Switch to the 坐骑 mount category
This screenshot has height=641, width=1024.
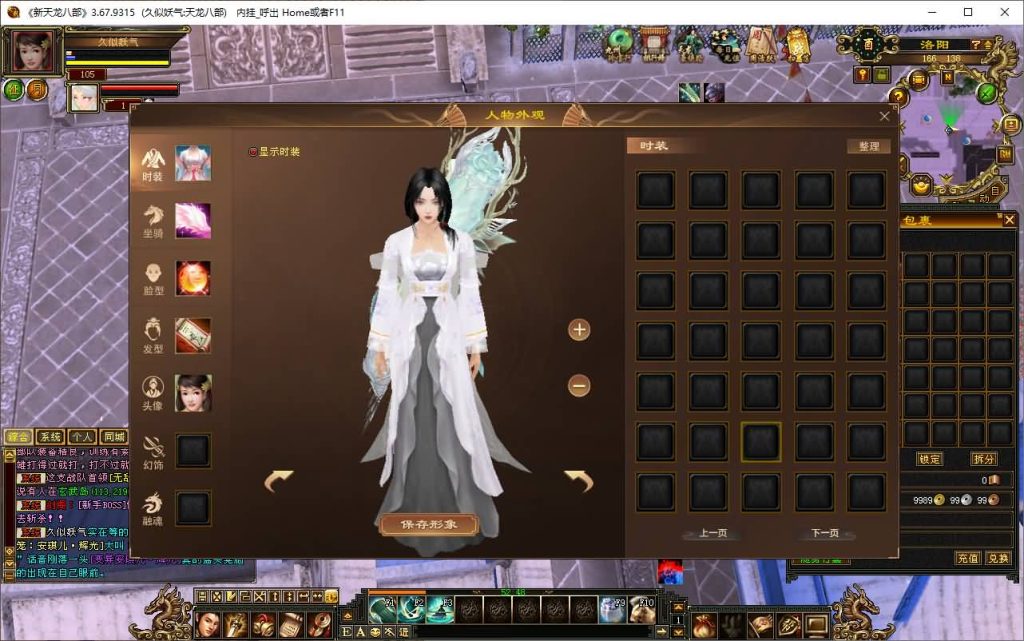(x=153, y=220)
